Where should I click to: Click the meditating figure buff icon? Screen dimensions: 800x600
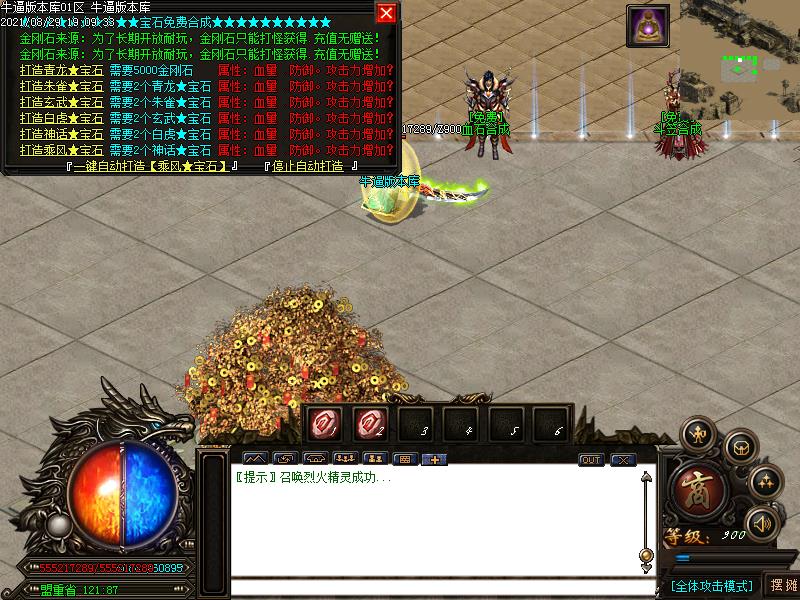click(647, 26)
